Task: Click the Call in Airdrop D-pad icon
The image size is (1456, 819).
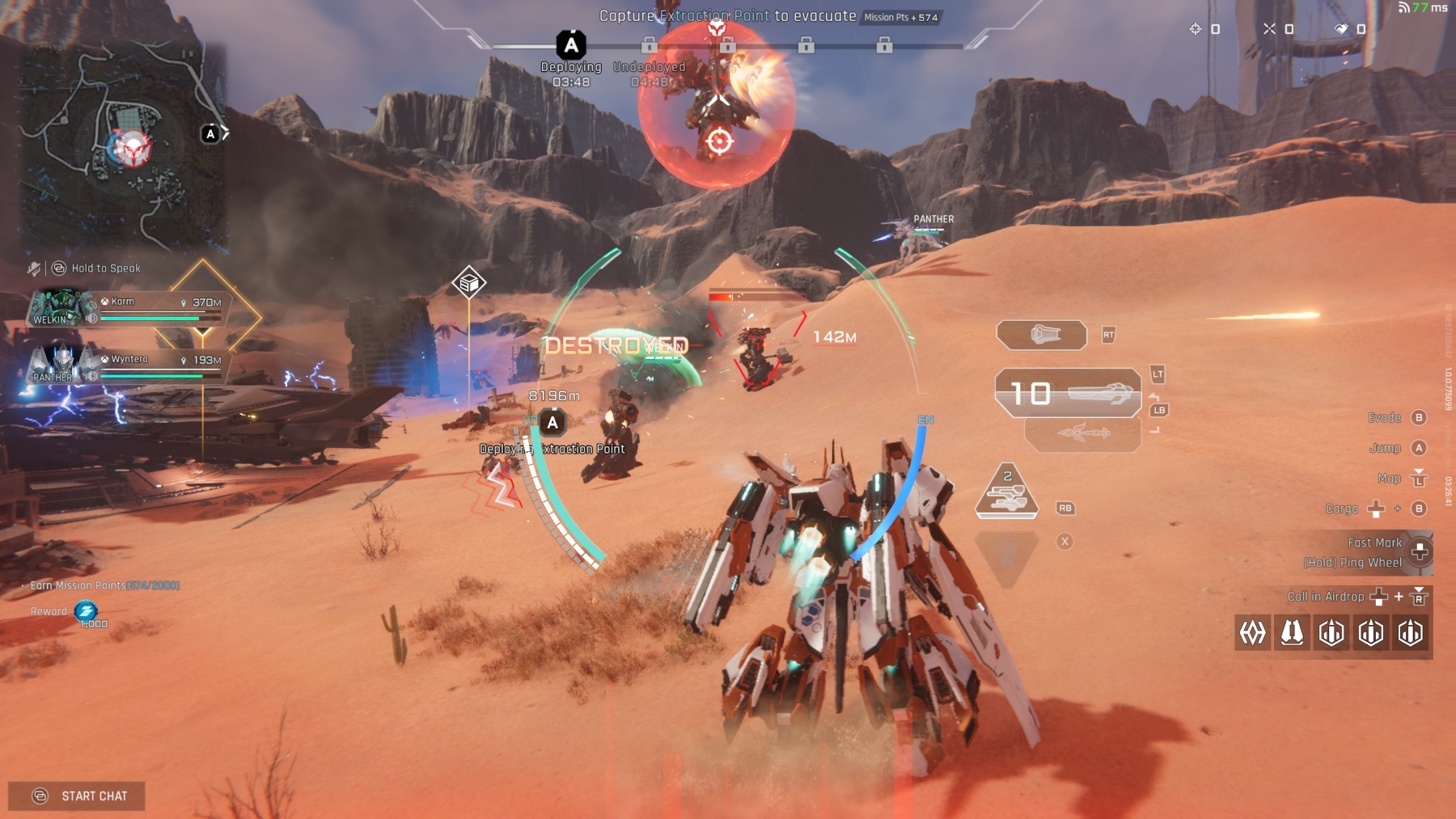Action: (1378, 598)
